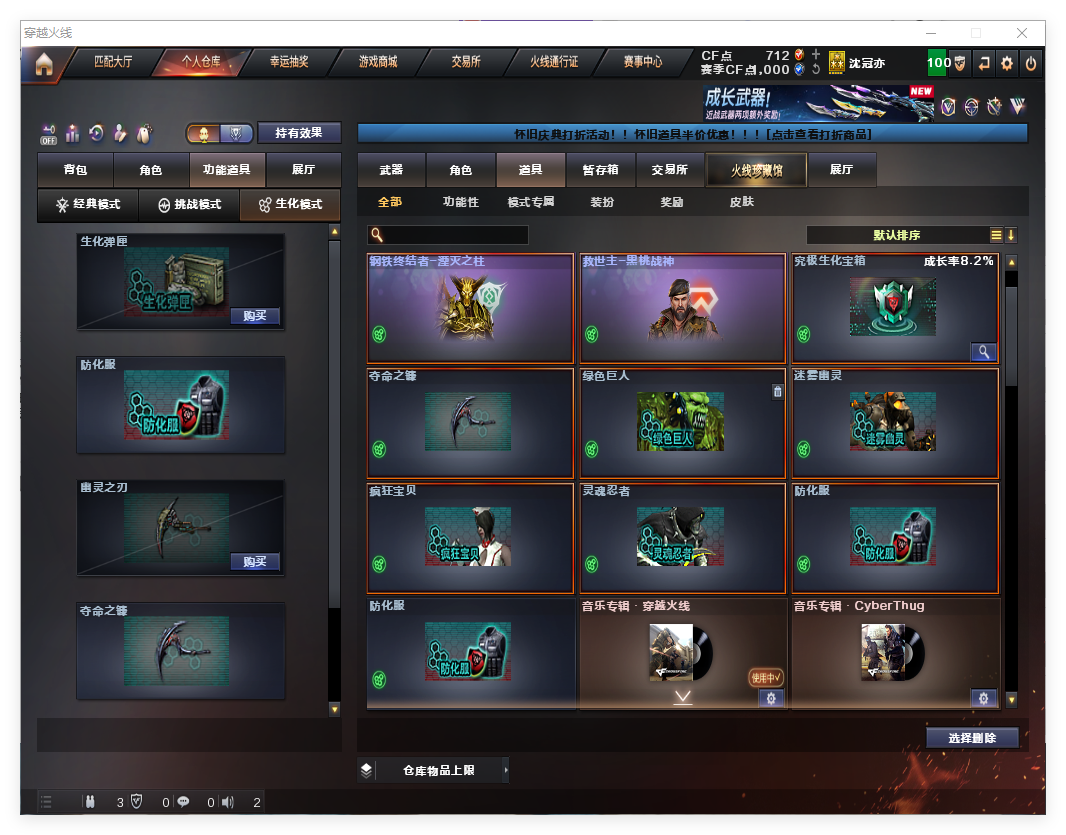Open the 游戏商城 game shop

click(378, 62)
